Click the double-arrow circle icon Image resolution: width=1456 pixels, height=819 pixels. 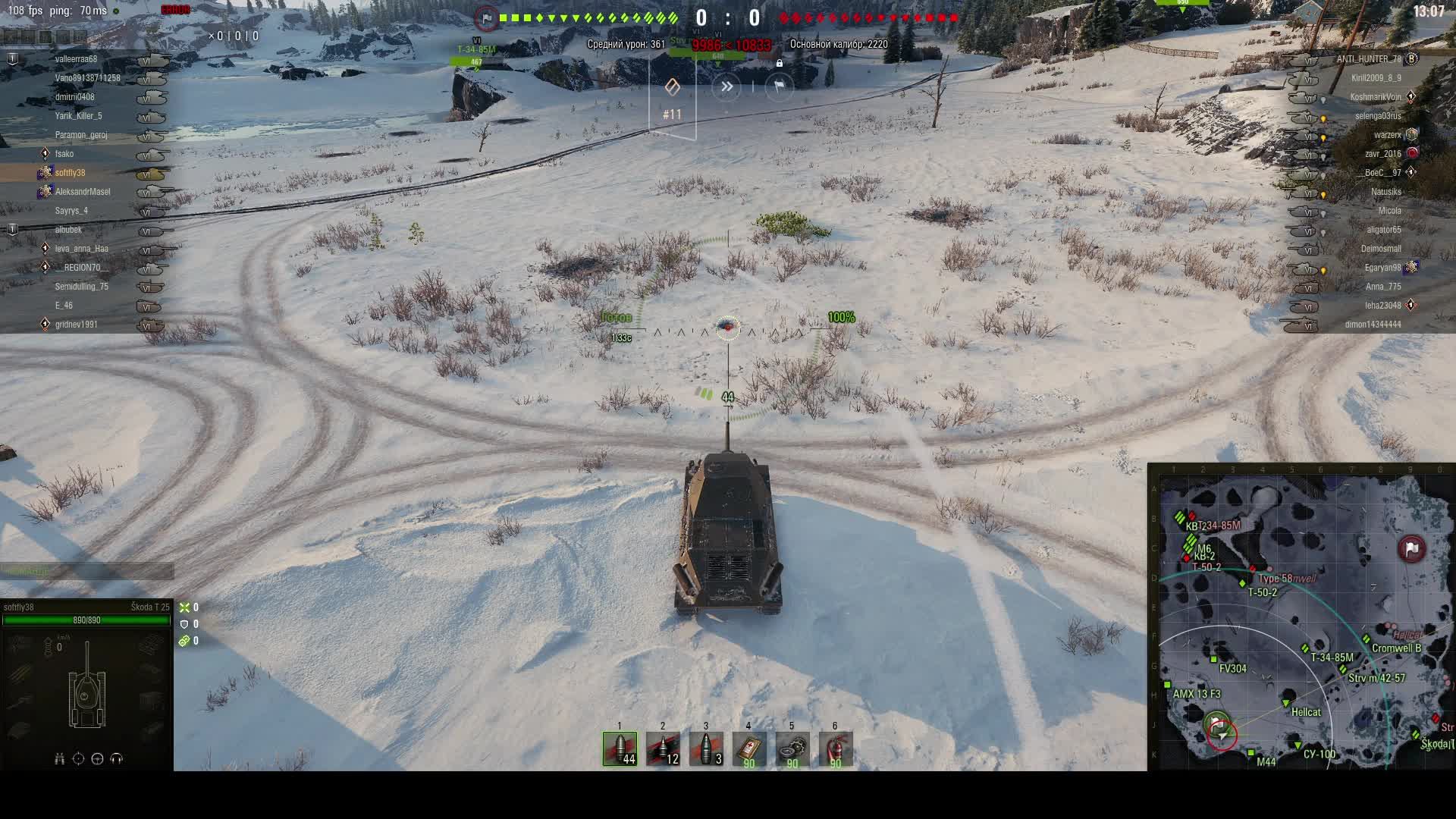pos(726,87)
